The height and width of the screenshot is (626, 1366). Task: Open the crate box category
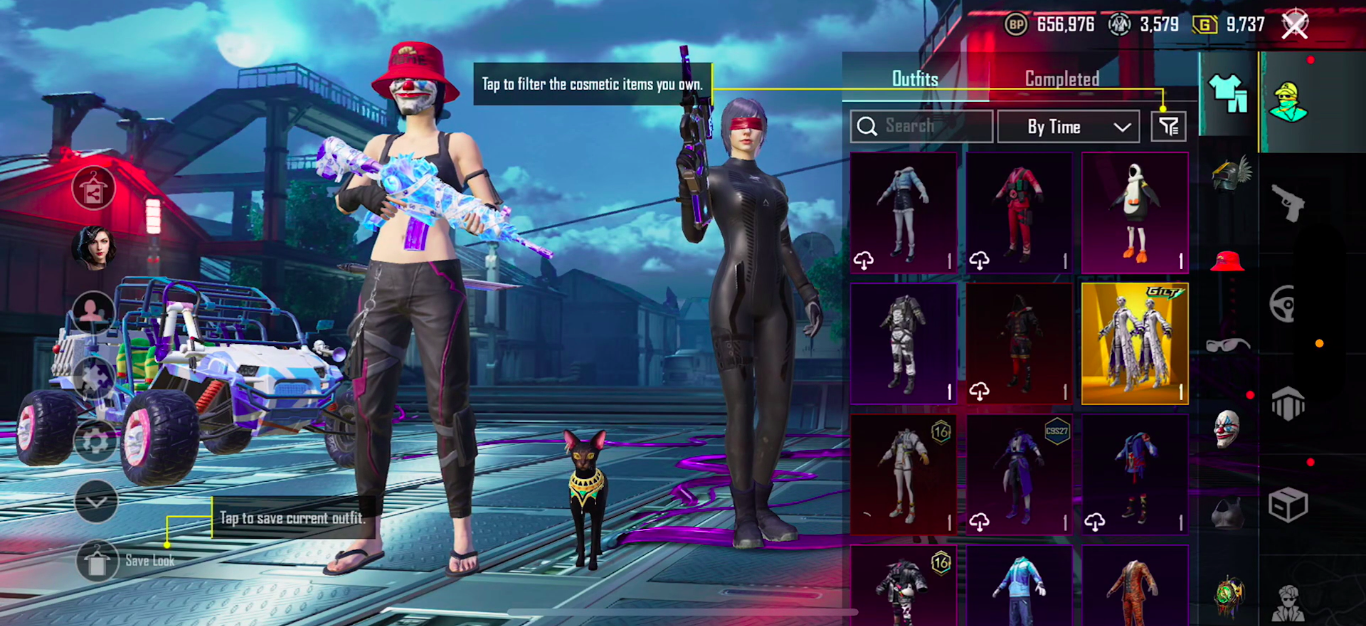(x=1287, y=505)
